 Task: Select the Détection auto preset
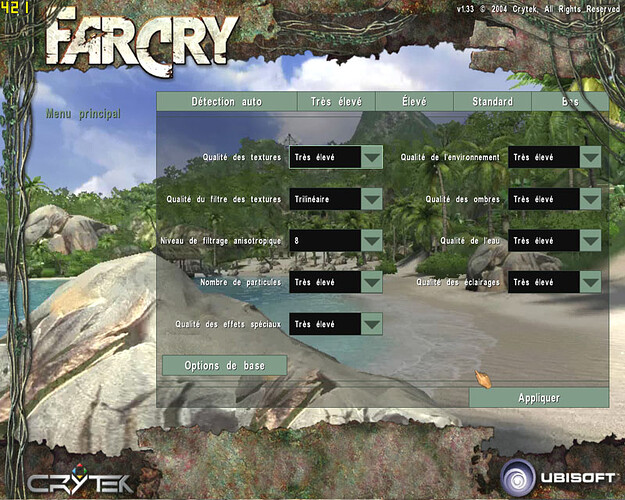226,101
